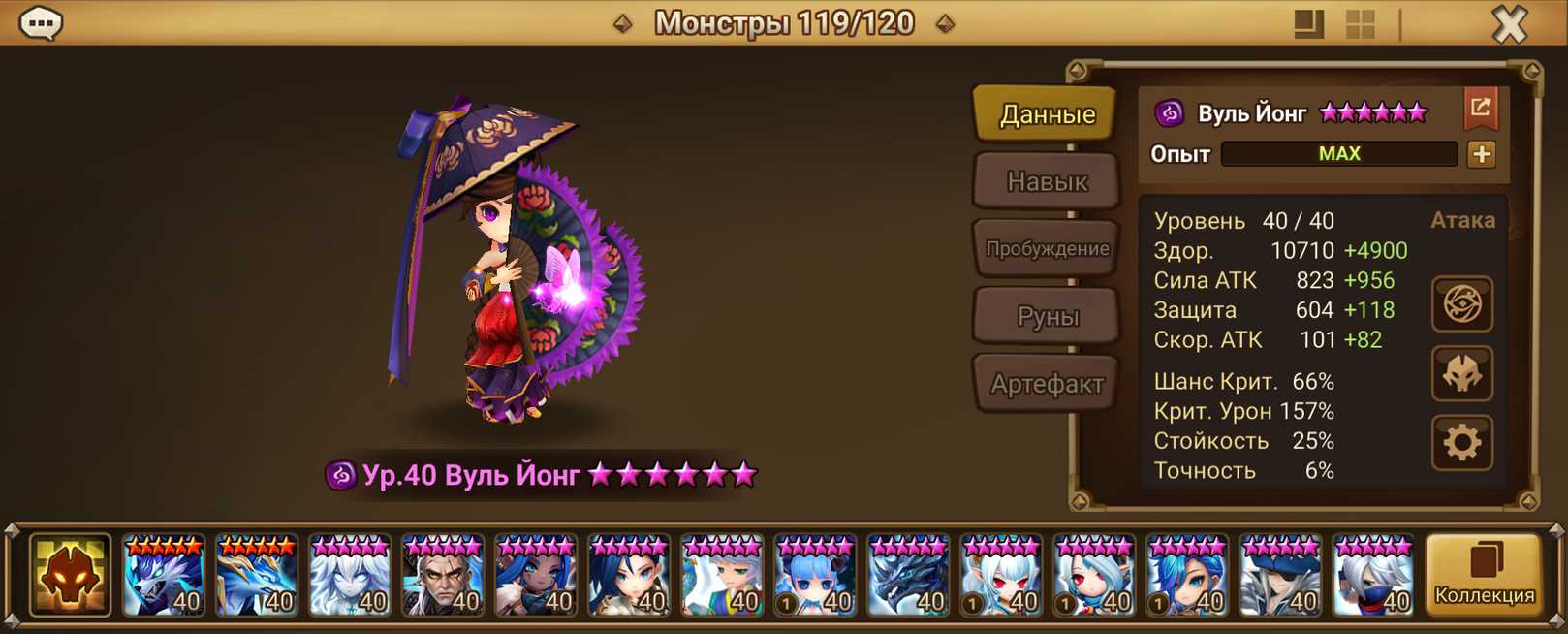Click the left arrow beside Монстры title
The width and height of the screenshot is (1568, 634).
tap(623, 23)
